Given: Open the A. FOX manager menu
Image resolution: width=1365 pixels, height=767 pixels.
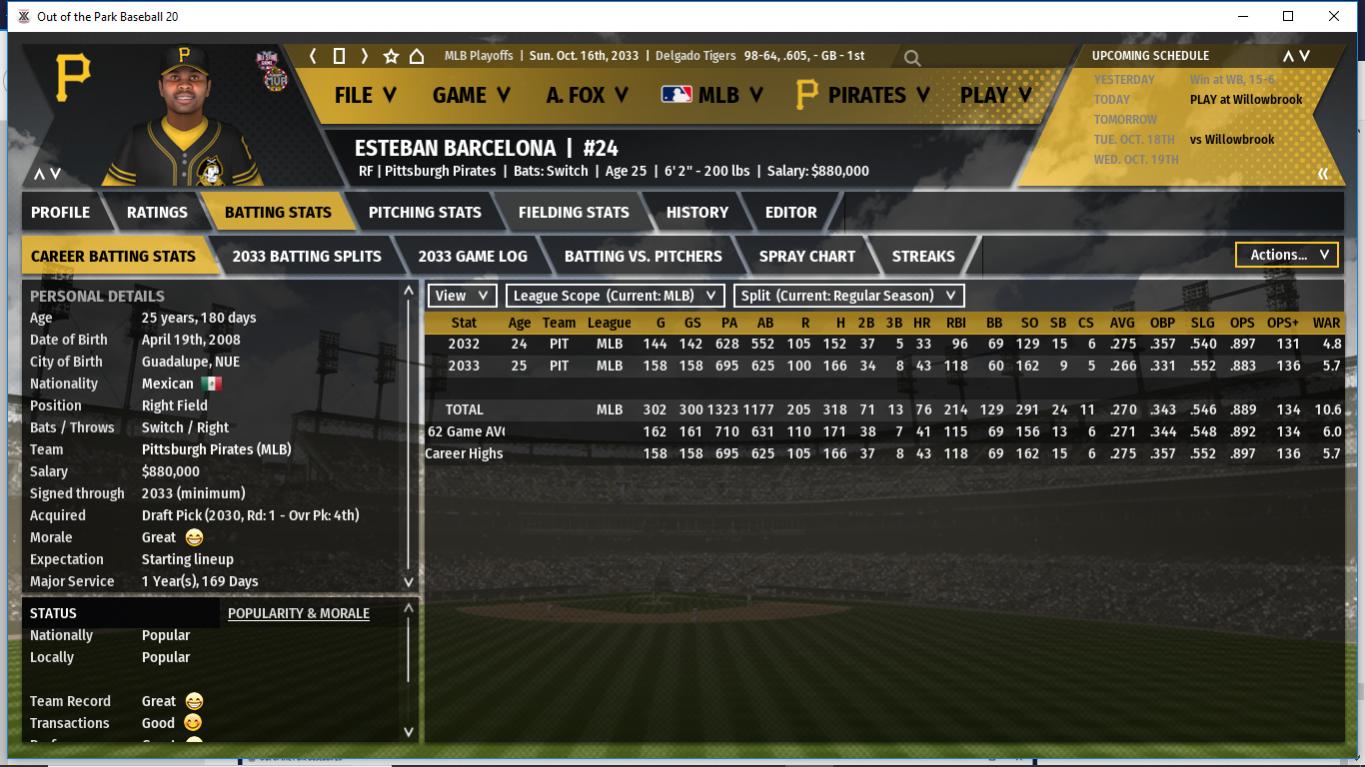Looking at the screenshot, I should pyautogui.click(x=587, y=95).
